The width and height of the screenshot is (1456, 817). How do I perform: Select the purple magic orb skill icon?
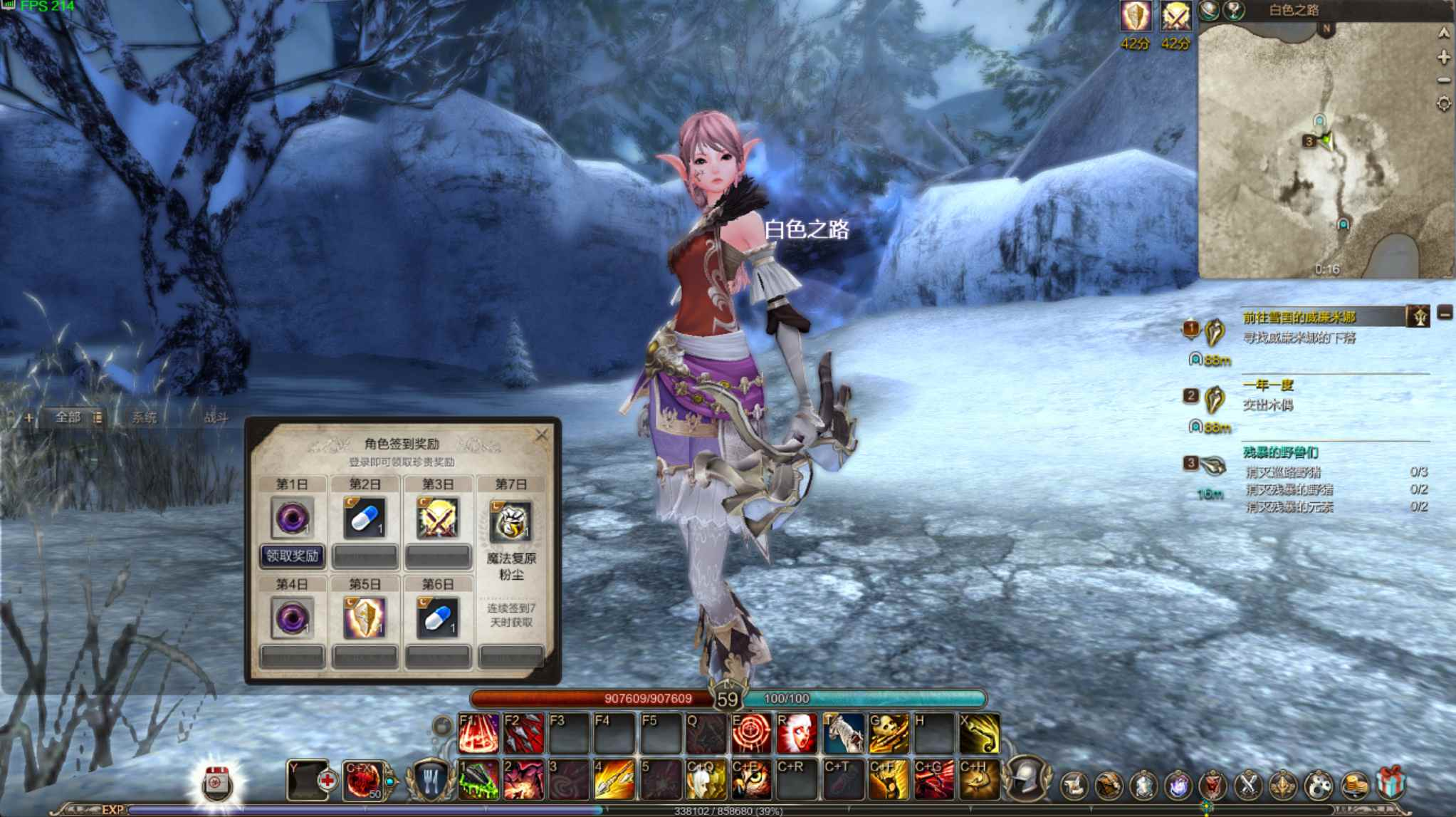(1178, 784)
